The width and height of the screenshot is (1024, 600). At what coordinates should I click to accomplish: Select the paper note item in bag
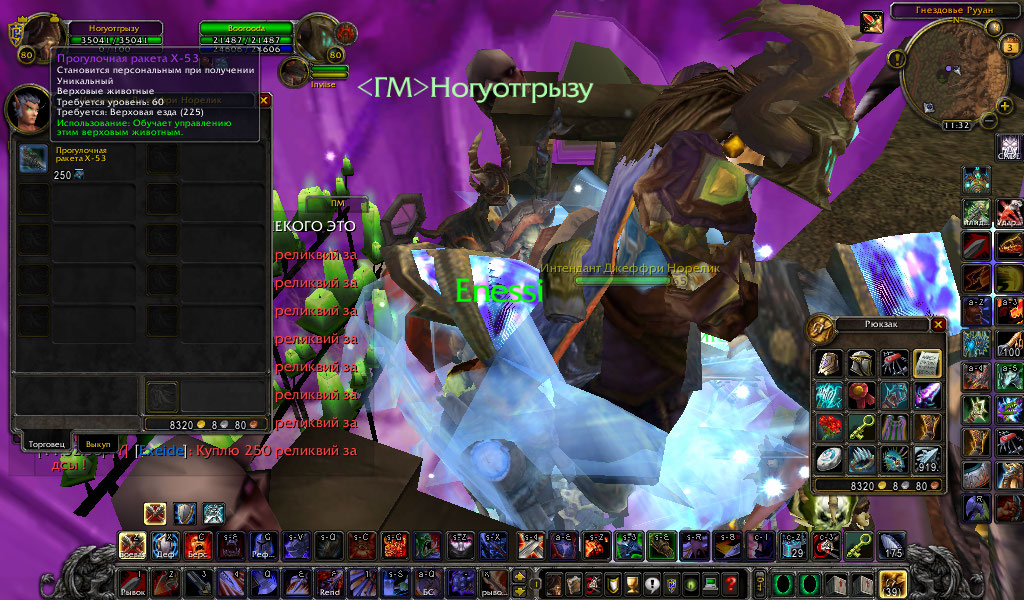click(x=926, y=362)
